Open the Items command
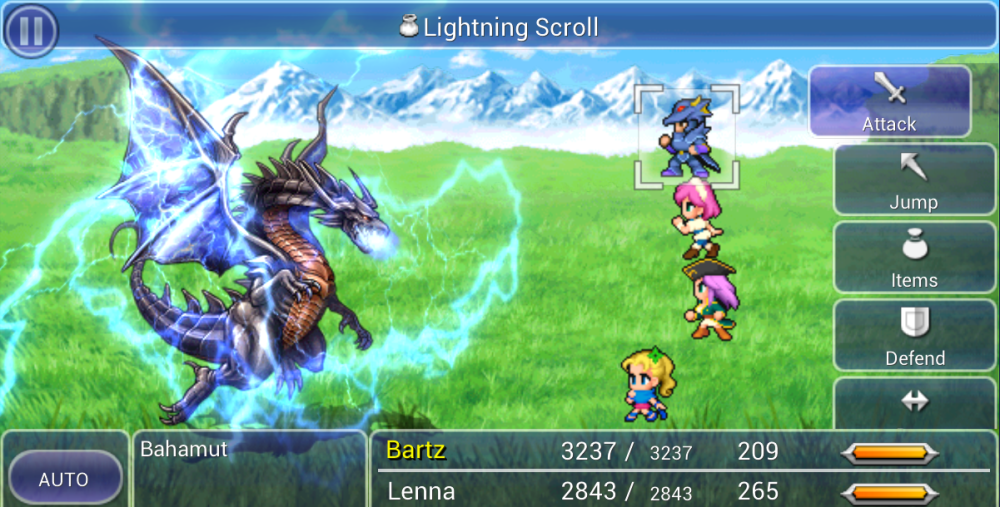Image resolution: width=1000 pixels, height=507 pixels. click(913, 258)
